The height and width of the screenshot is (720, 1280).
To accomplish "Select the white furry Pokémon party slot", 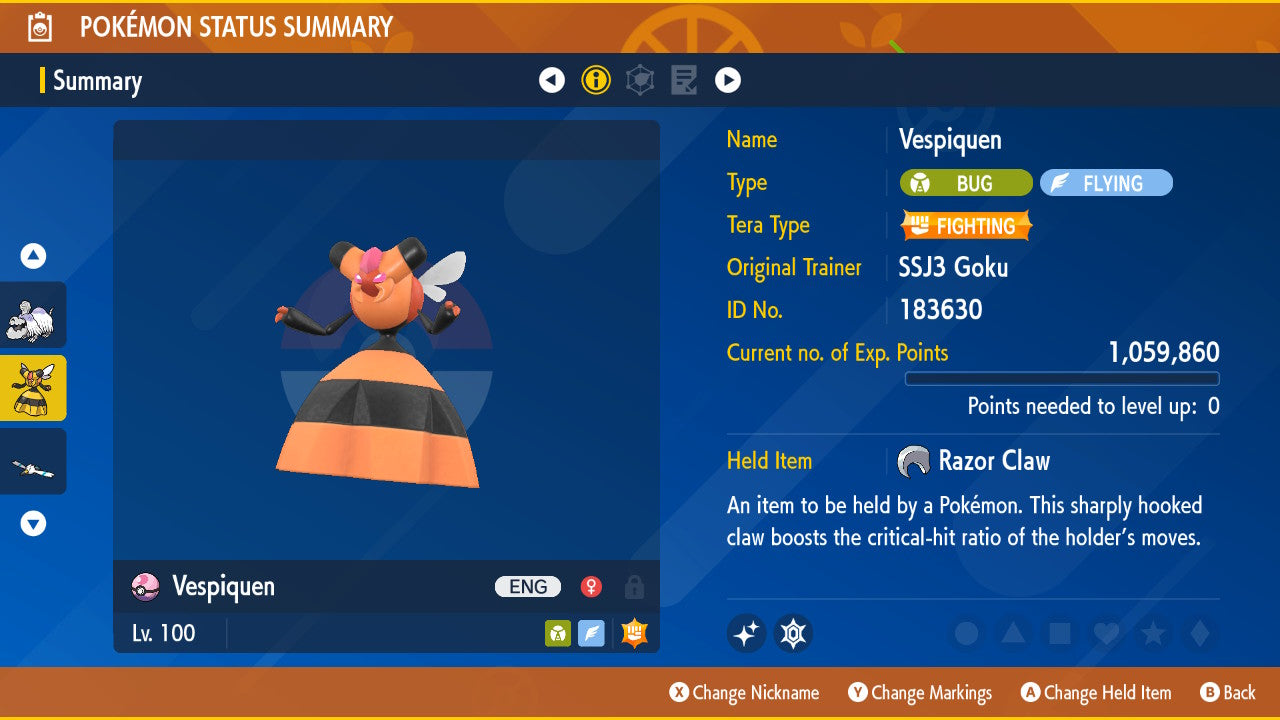I will pos(33,315).
